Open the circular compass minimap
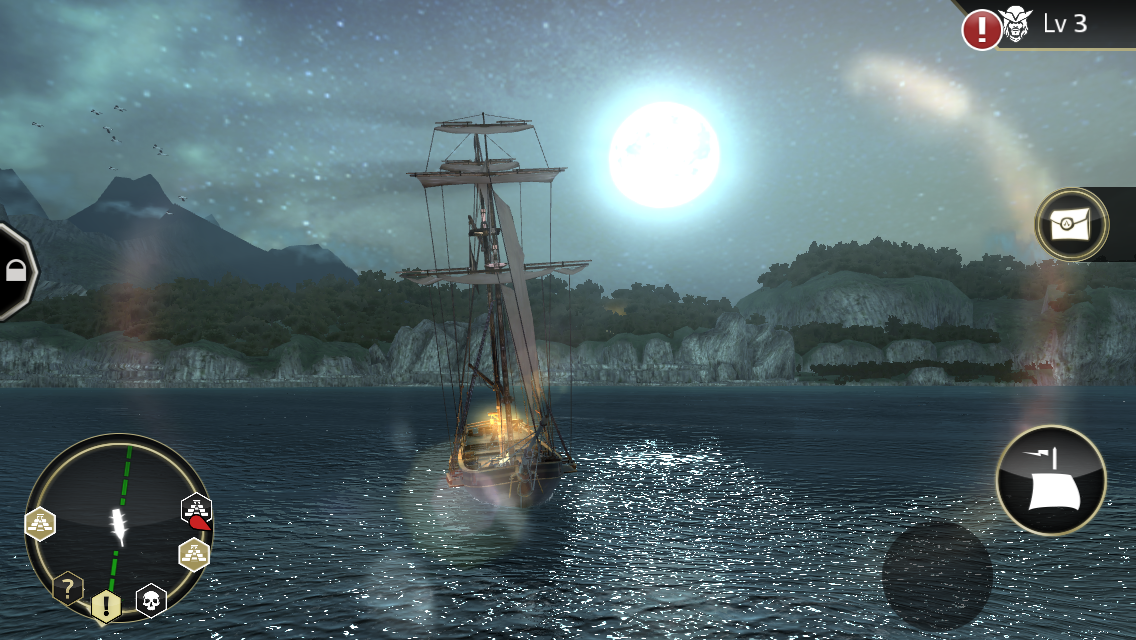Image resolution: width=1136 pixels, height=640 pixels. click(x=119, y=527)
